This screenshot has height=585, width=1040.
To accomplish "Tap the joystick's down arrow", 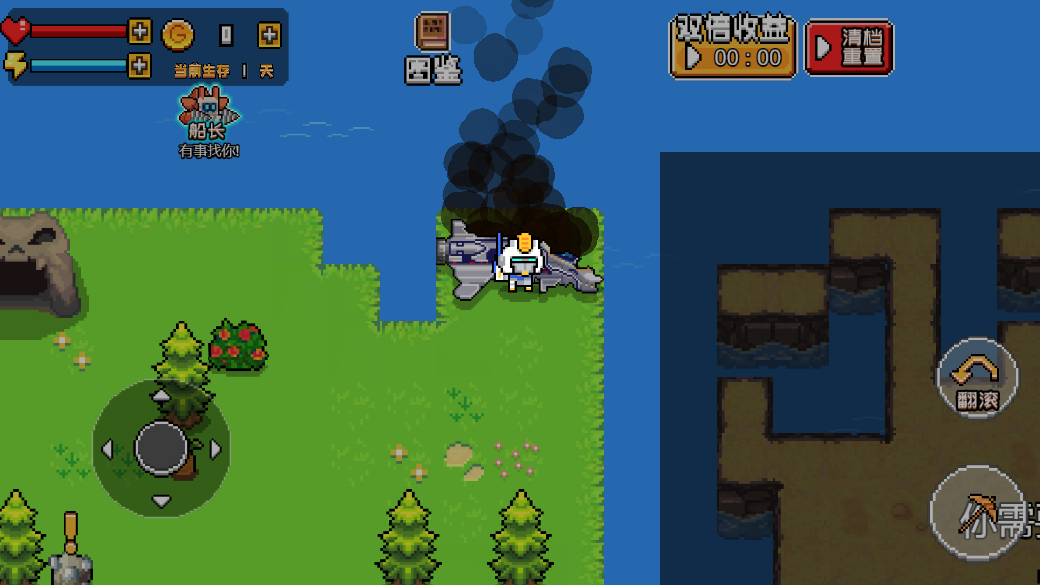I will click(x=161, y=500).
